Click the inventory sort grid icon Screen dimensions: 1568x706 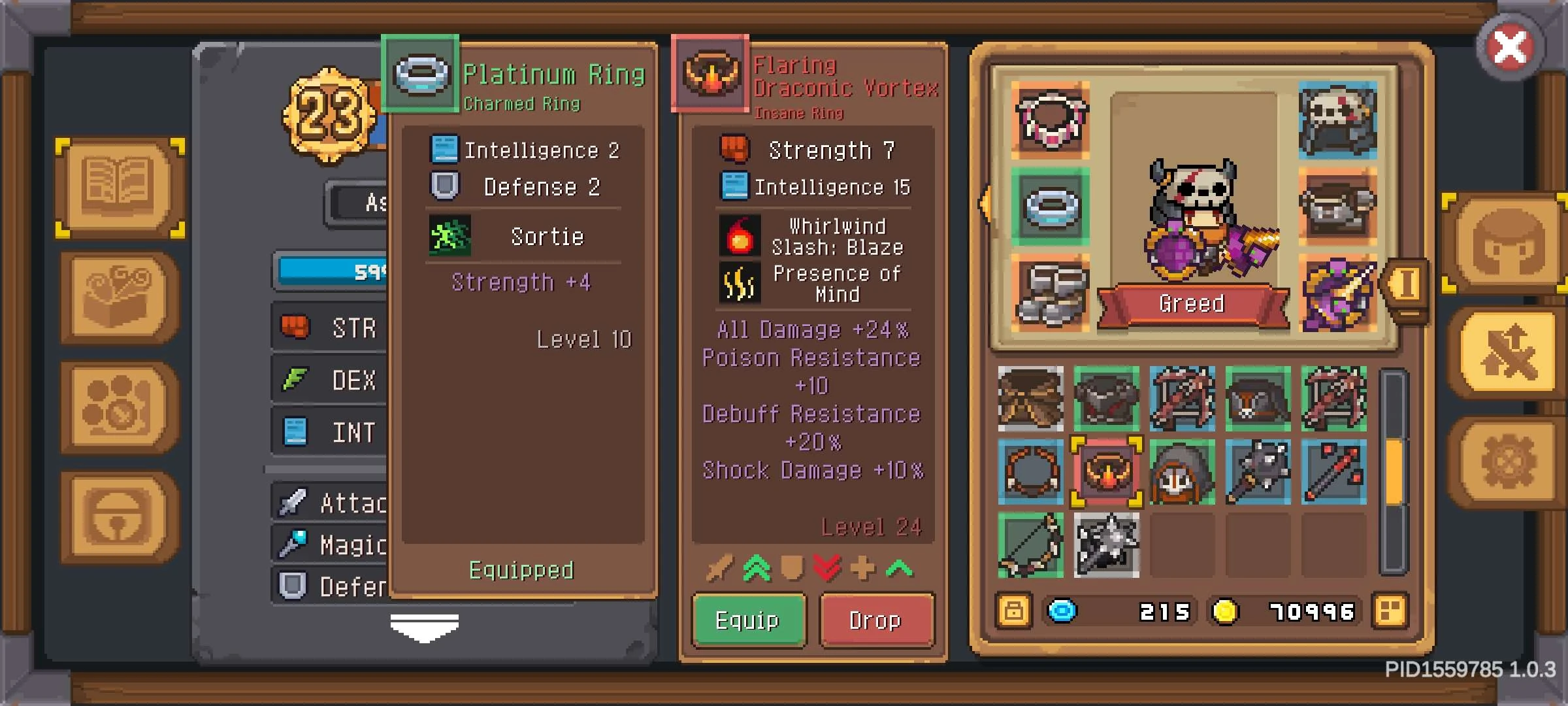pos(1392,612)
